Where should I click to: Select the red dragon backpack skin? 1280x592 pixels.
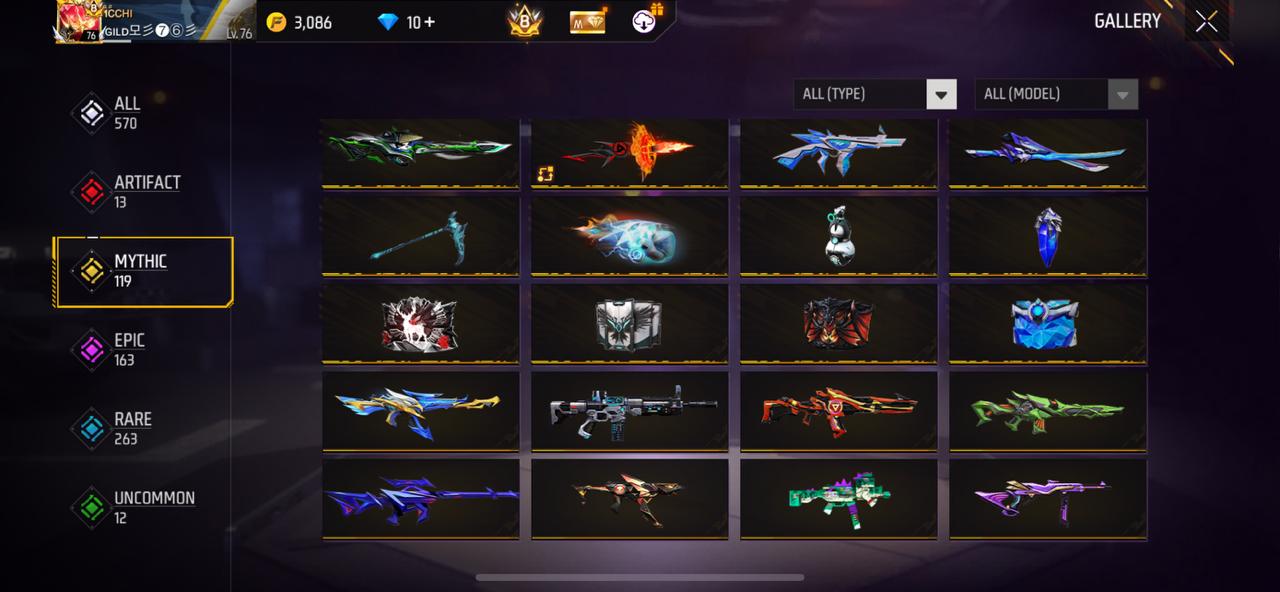(839, 323)
